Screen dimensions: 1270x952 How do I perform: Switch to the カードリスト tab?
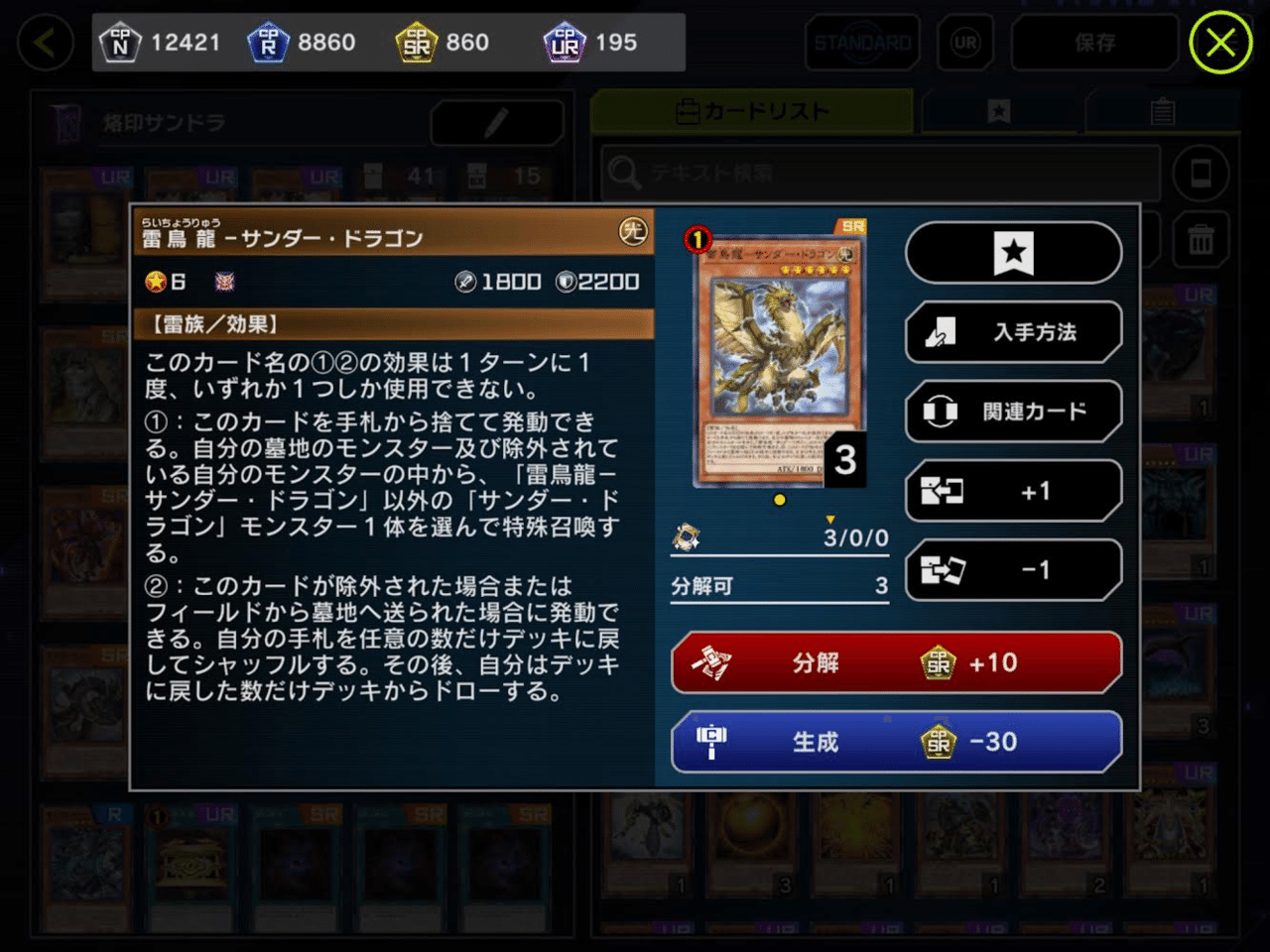[x=751, y=111]
